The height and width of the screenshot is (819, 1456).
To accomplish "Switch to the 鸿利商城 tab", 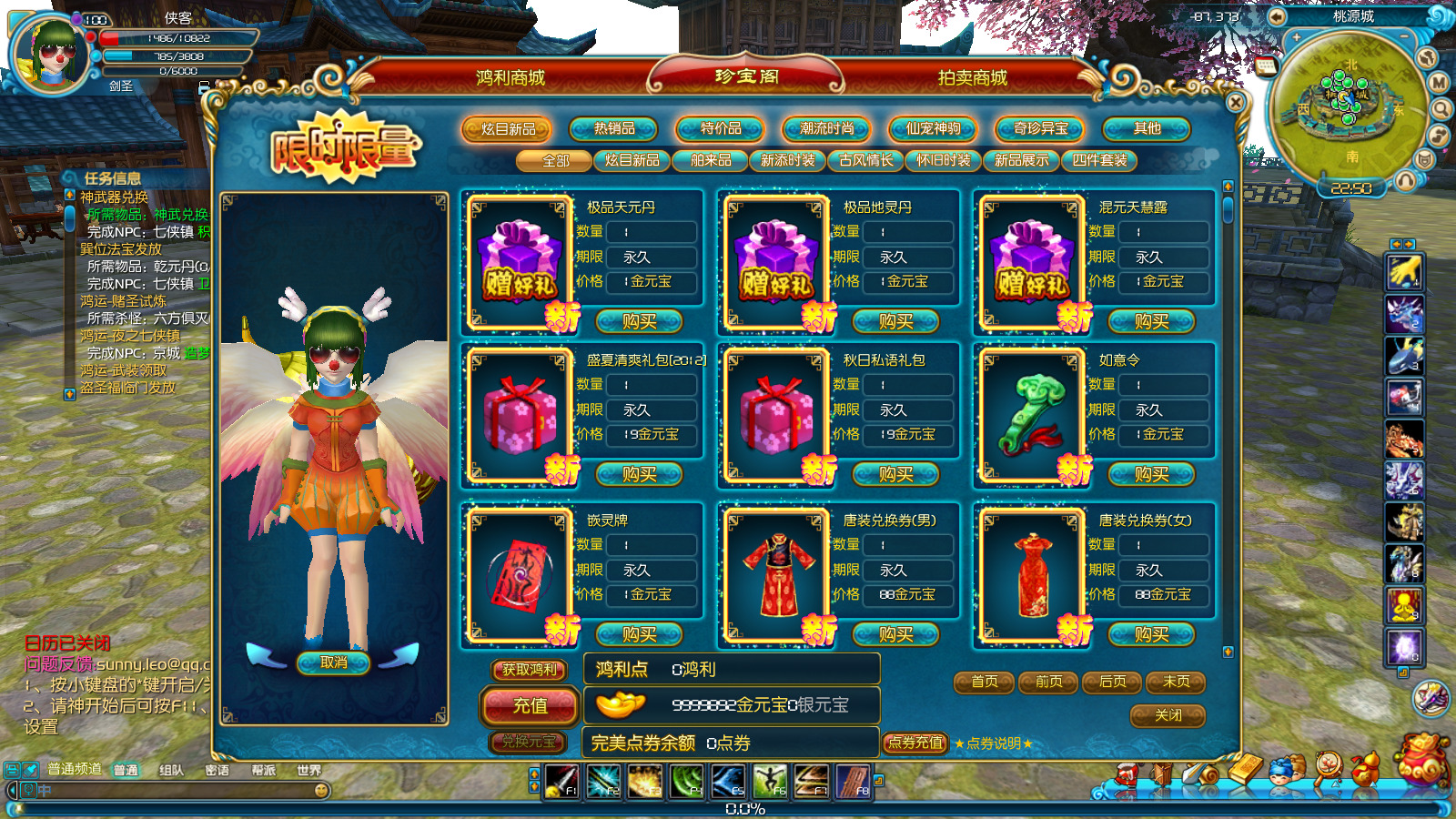I will click(x=510, y=78).
